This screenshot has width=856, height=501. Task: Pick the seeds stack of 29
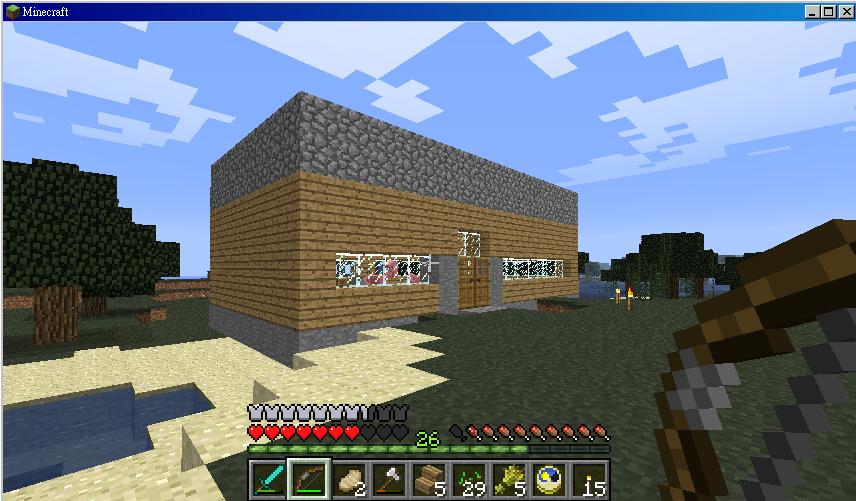tap(468, 481)
